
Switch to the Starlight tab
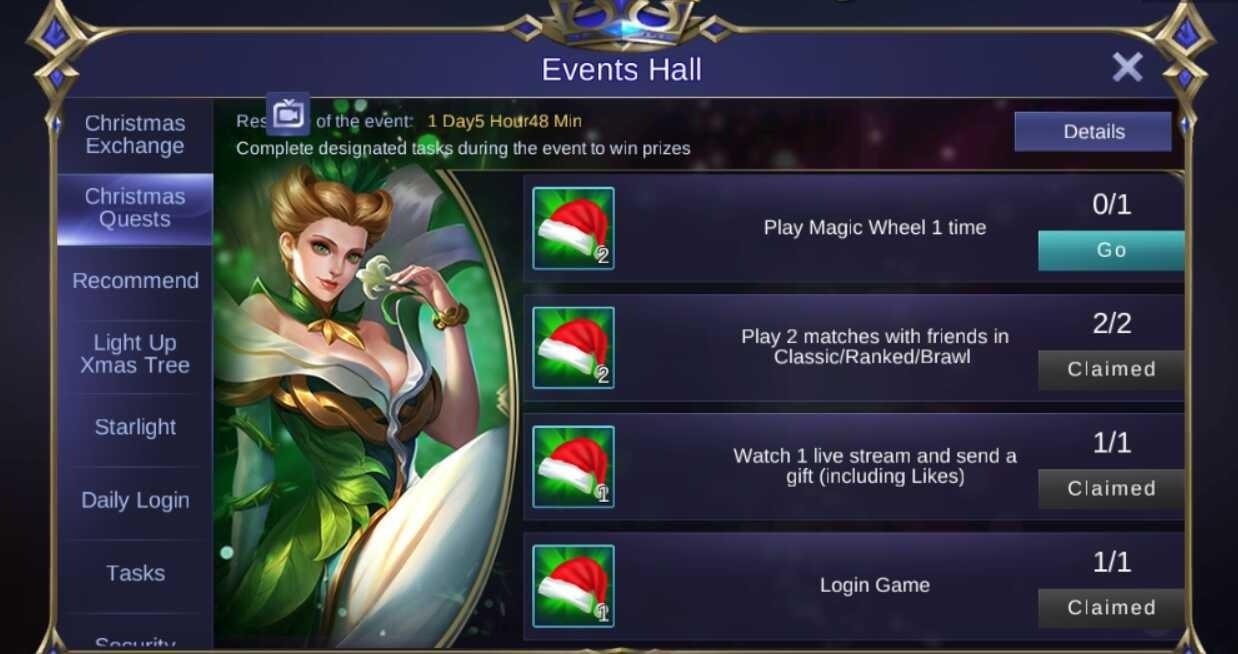coord(135,427)
